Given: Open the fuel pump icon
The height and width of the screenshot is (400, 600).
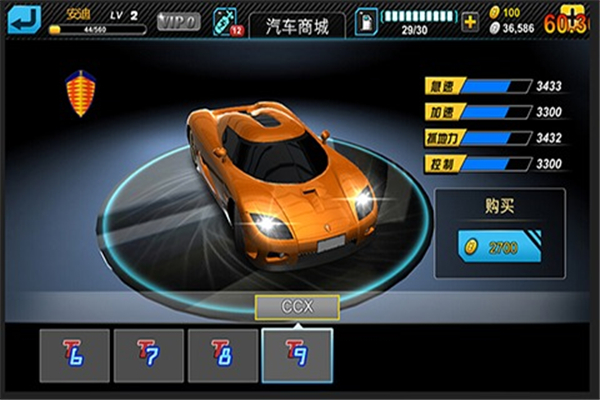Looking at the screenshot, I should [367, 22].
